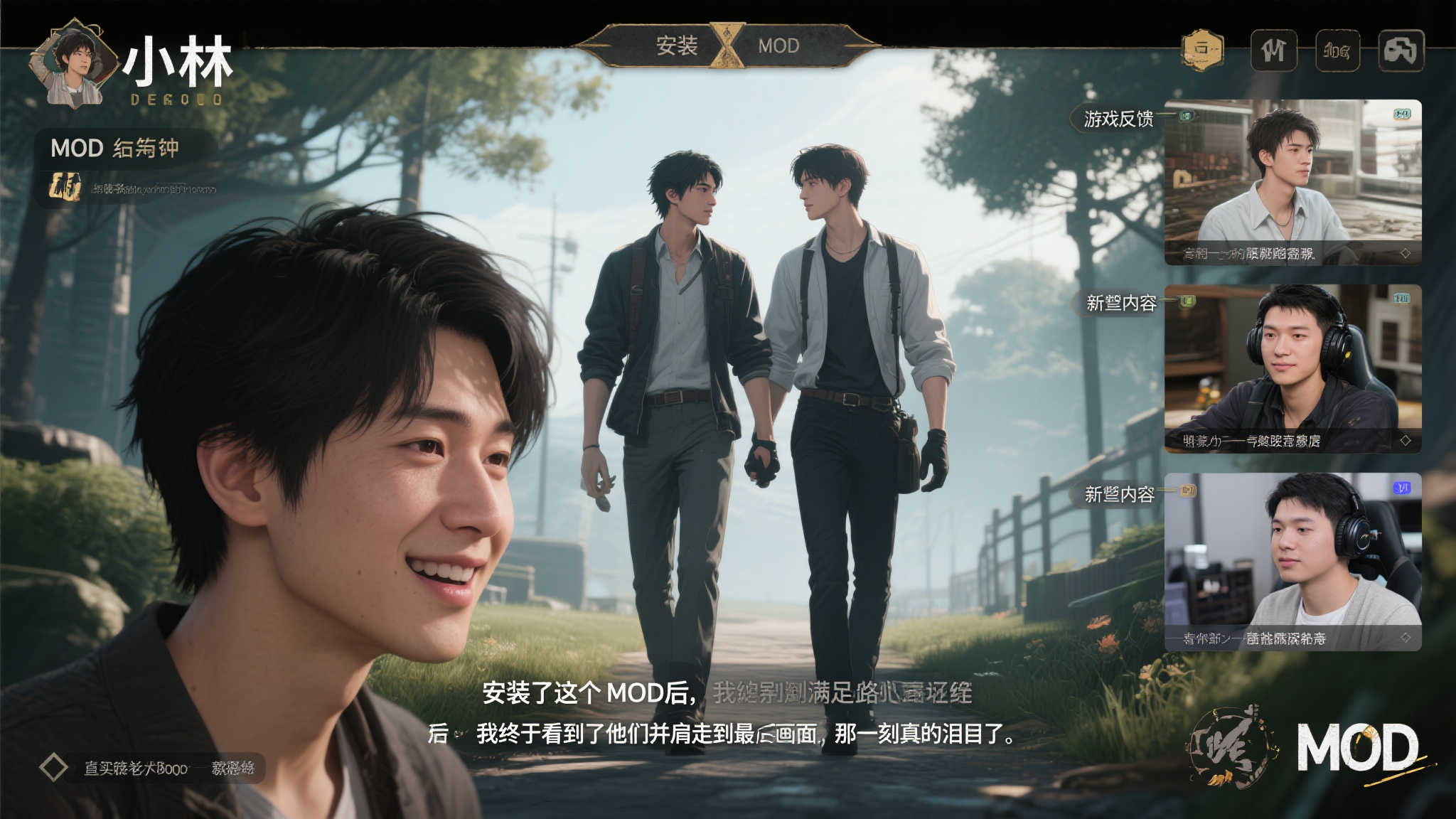Select thumbnail of man in grey cardigan

[1292, 562]
